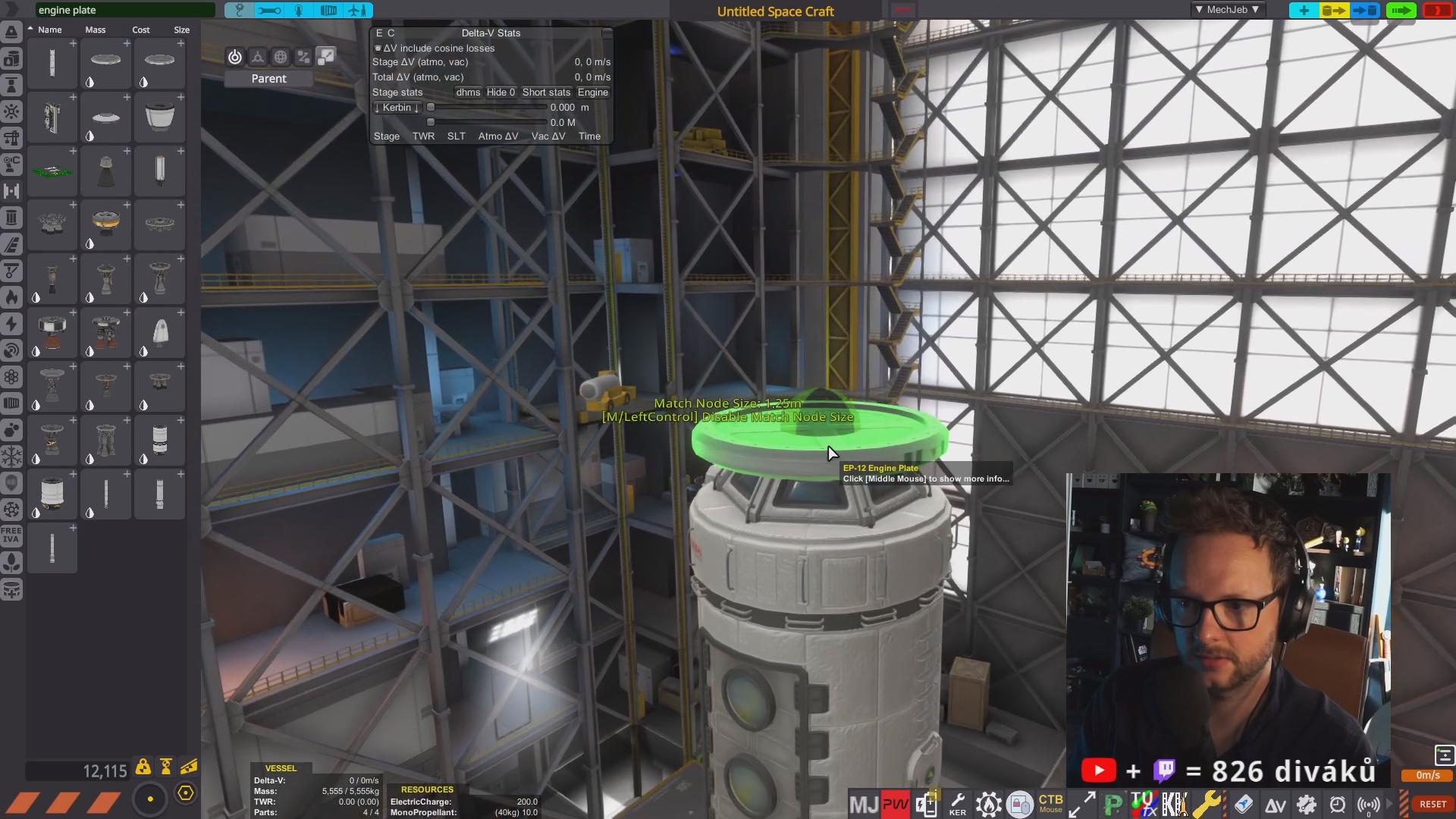
Task: Toggle 'ΔV include cosine losses' option
Action: point(378,49)
